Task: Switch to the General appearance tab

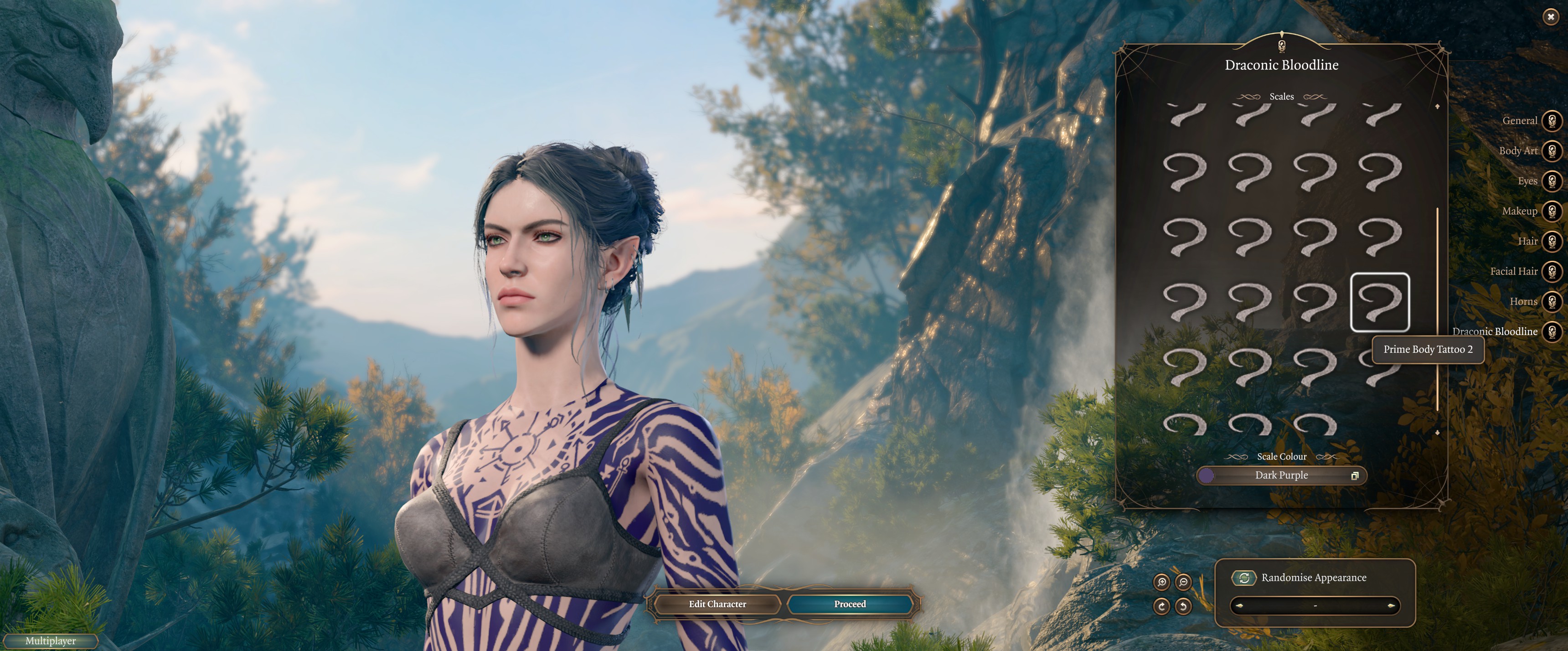Action: [x=1552, y=120]
